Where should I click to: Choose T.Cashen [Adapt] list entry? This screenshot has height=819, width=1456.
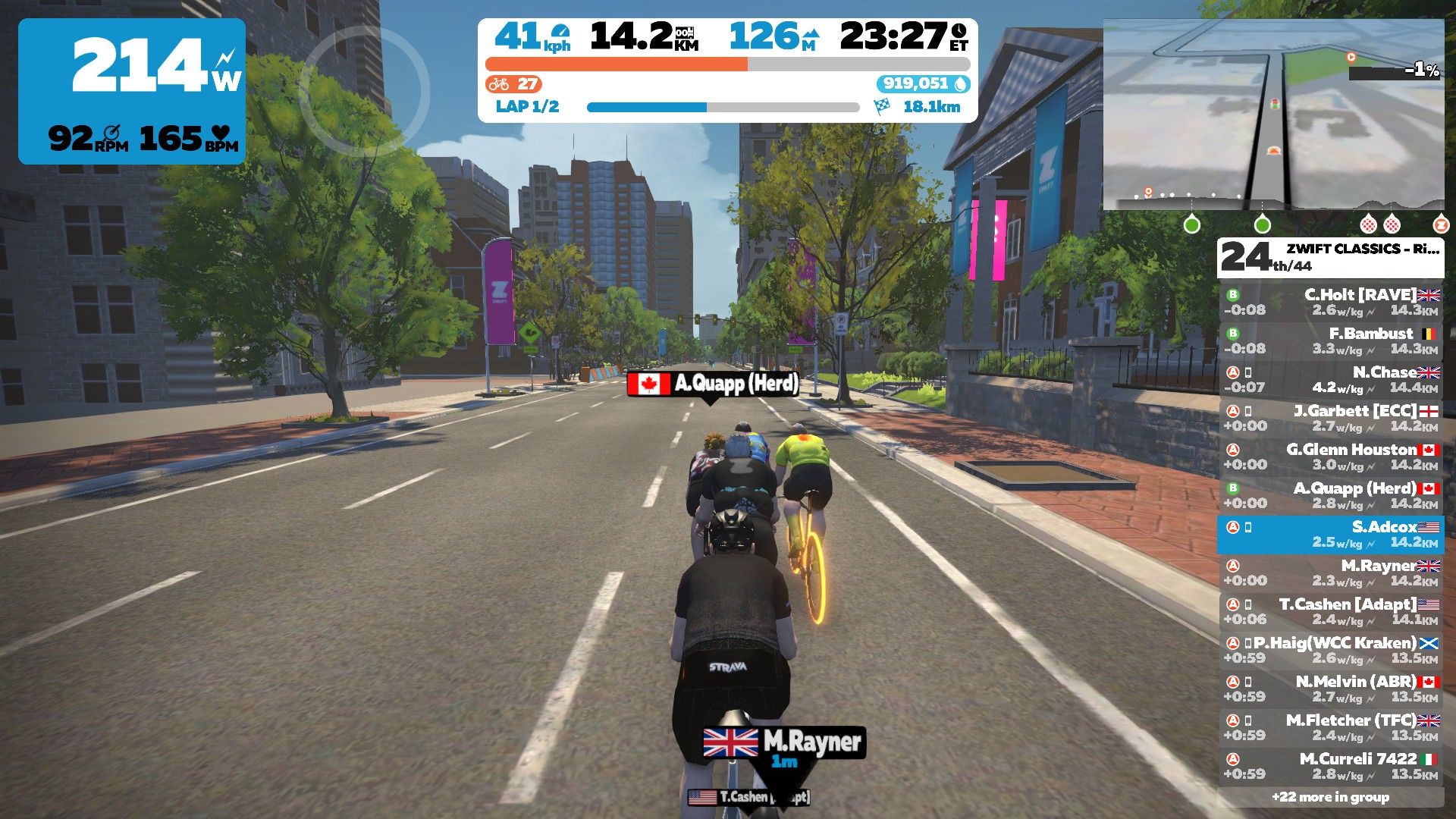(x=1331, y=611)
